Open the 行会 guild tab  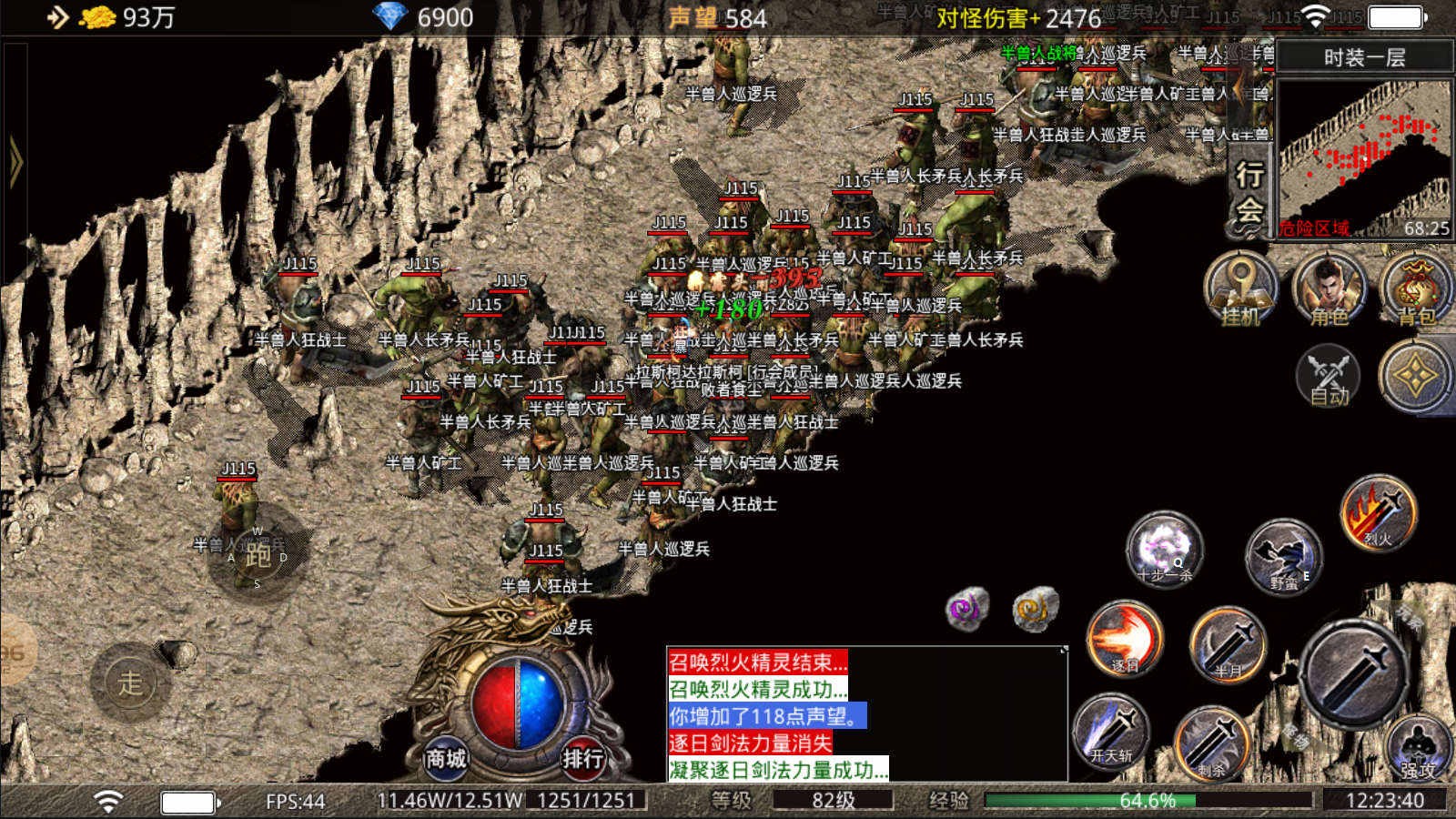[1249, 193]
